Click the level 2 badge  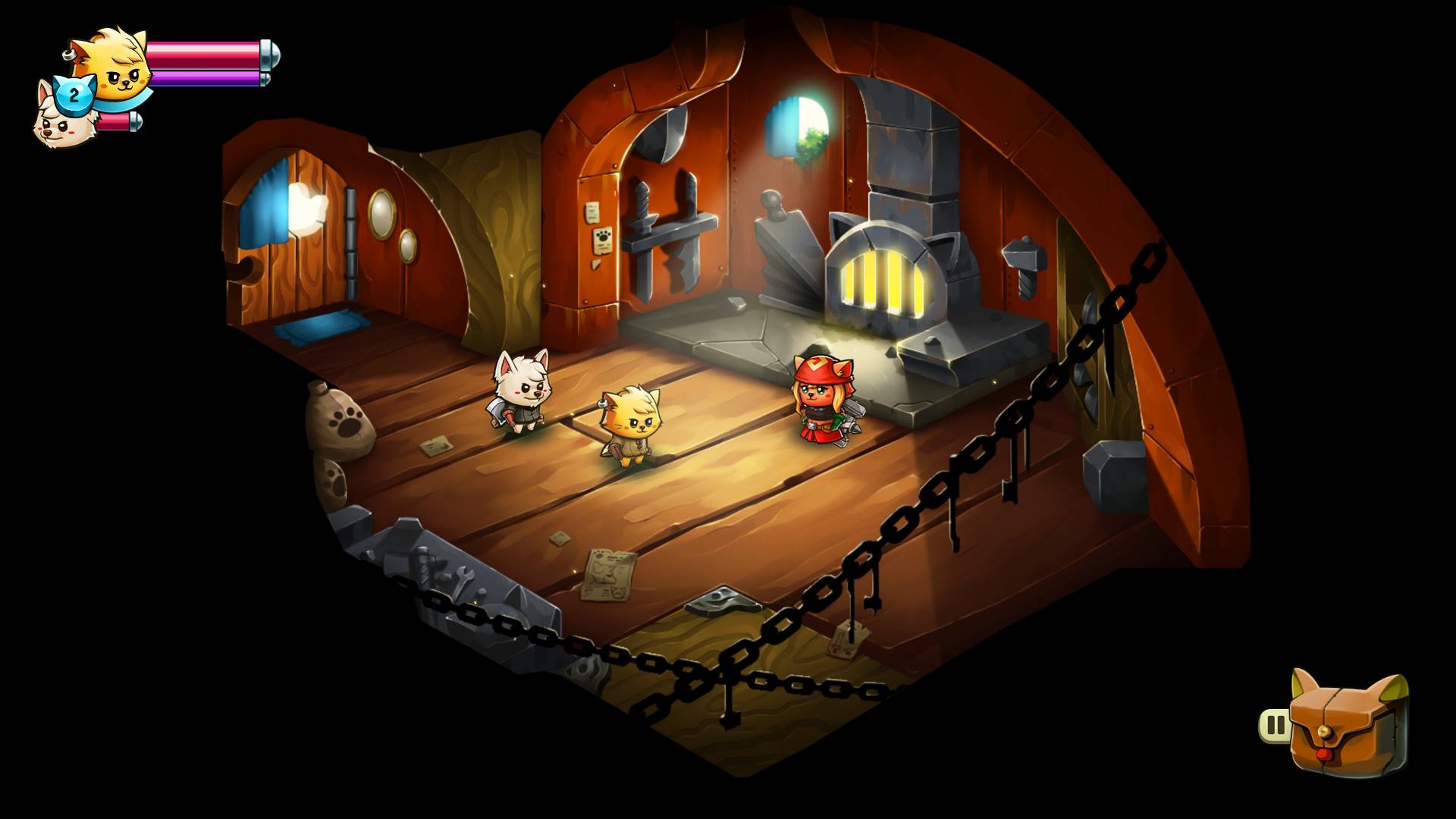click(x=74, y=94)
